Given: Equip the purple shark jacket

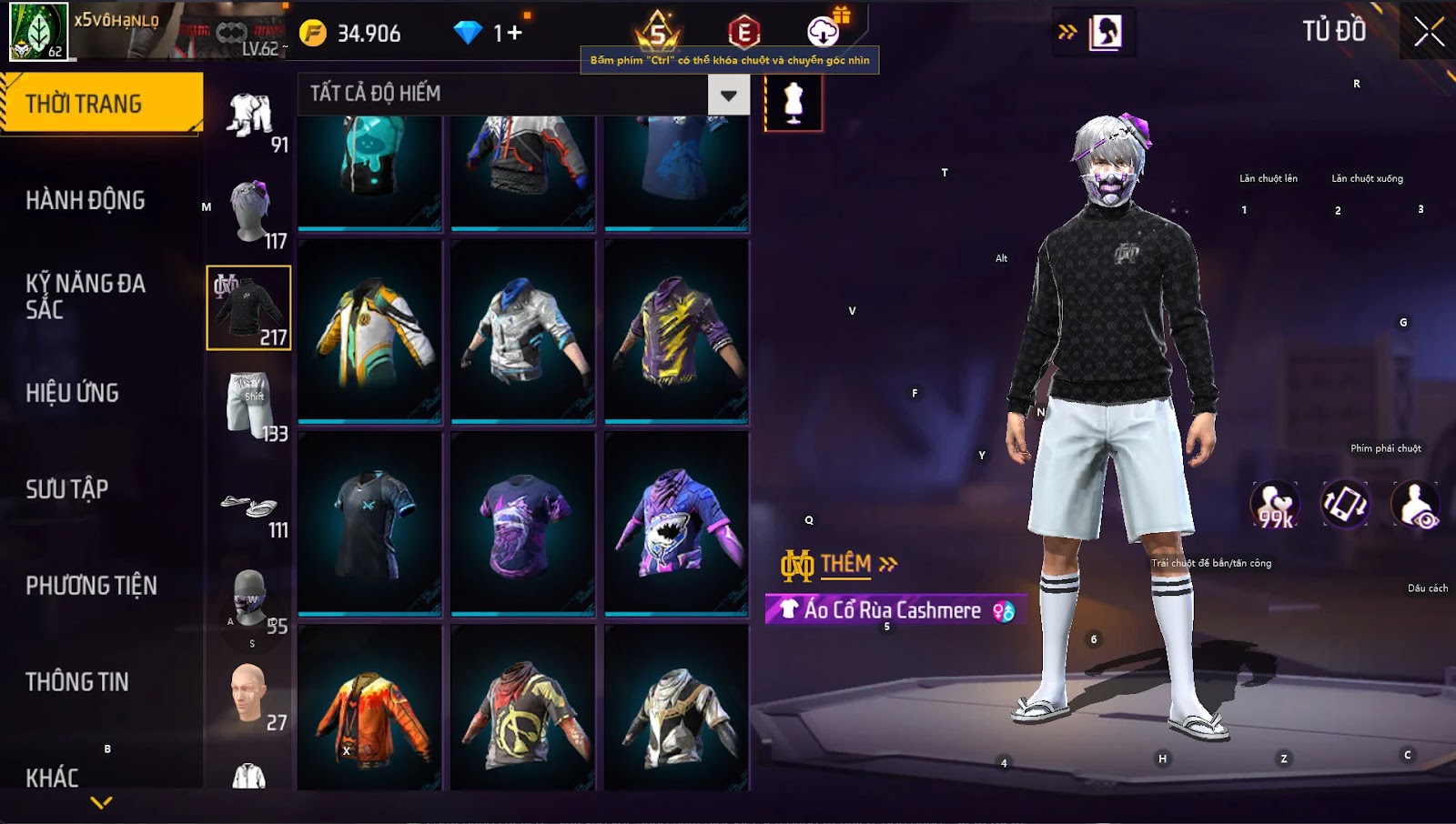Looking at the screenshot, I should (x=676, y=524).
